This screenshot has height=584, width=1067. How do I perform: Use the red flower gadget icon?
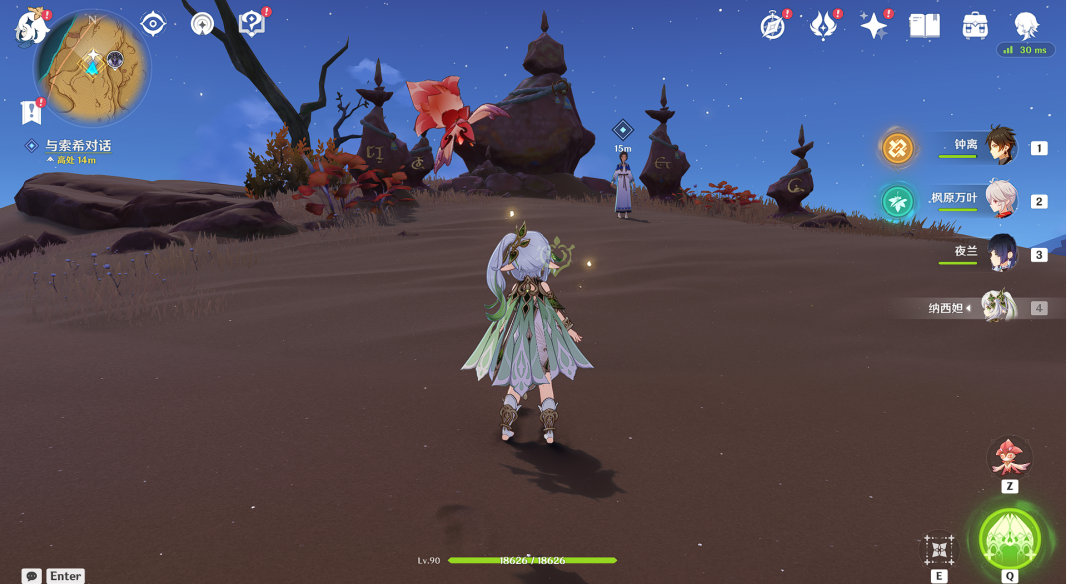(1009, 457)
